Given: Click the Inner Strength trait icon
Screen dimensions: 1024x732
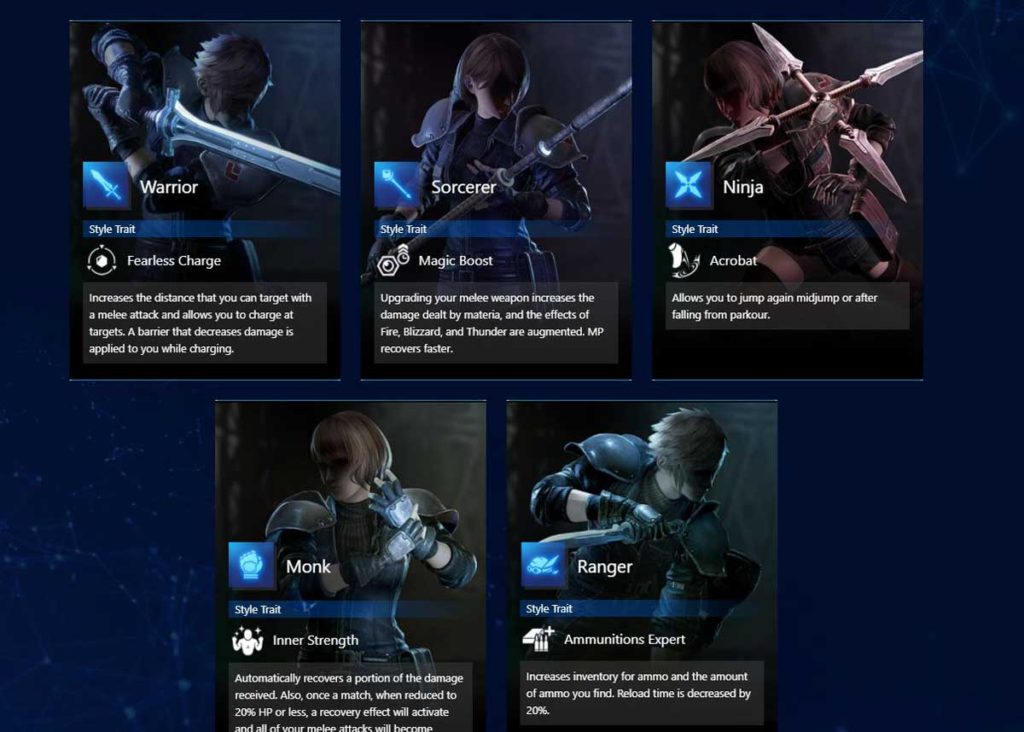Looking at the screenshot, I should 247,640.
